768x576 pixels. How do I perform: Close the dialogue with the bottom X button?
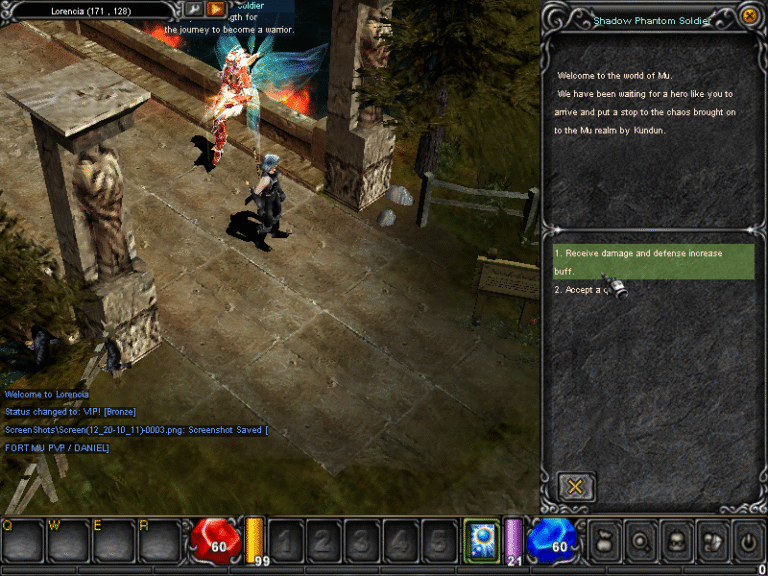click(x=576, y=487)
